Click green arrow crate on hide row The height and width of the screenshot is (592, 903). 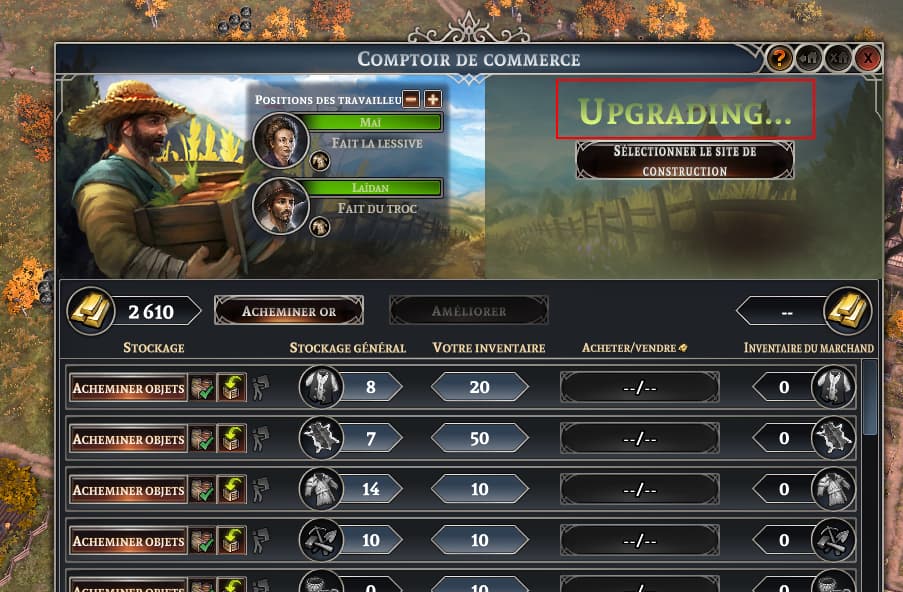tap(232, 439)
